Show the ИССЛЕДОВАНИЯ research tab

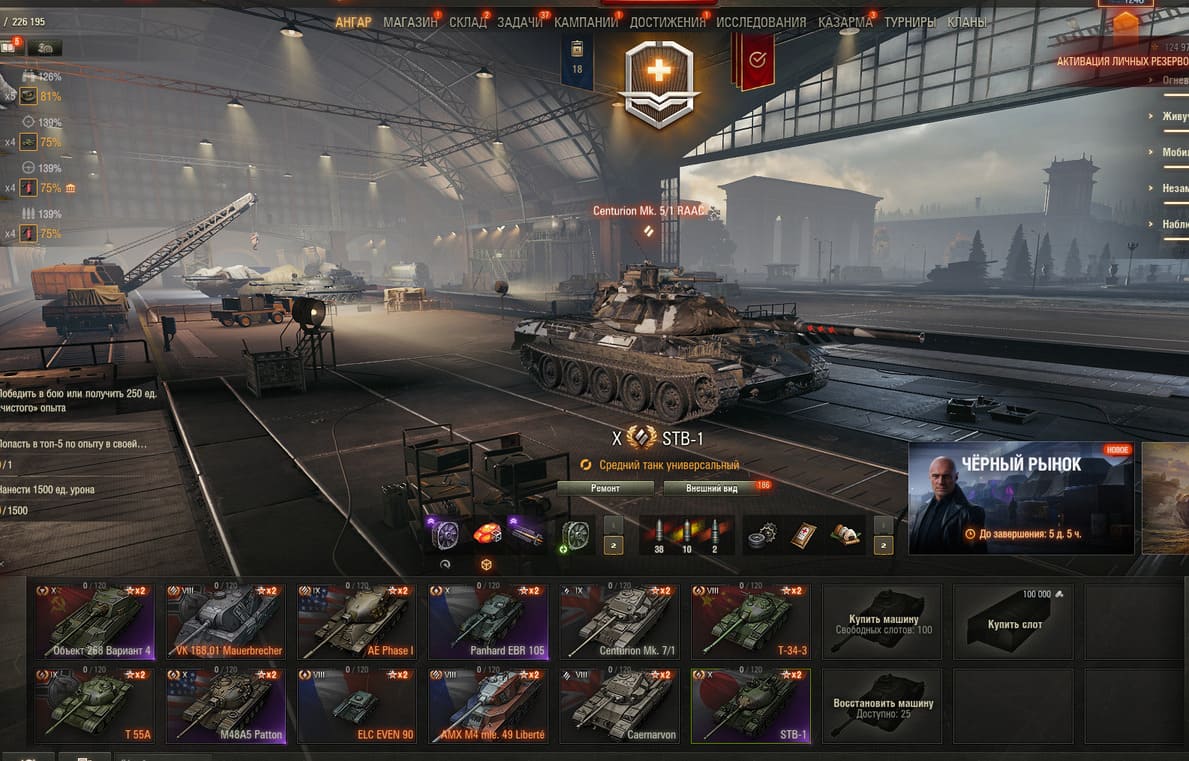click(x=761, y=22)
